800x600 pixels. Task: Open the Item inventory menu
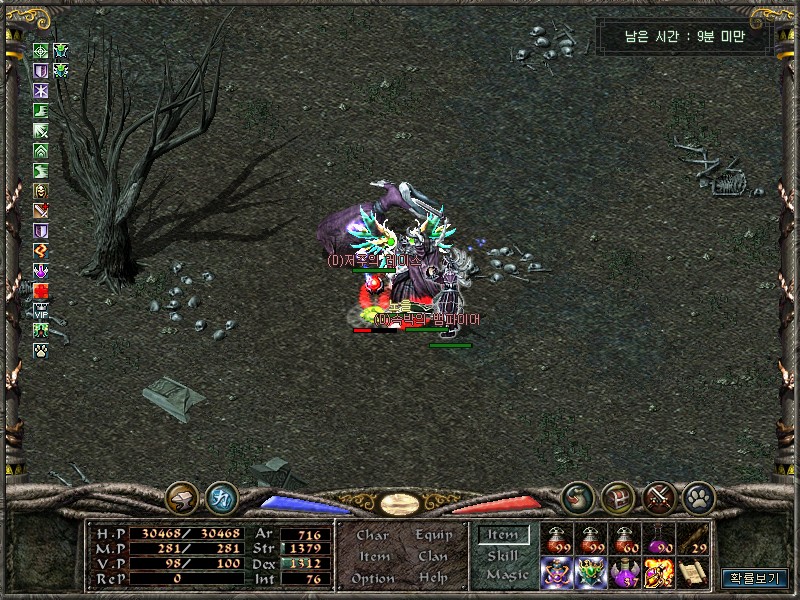coord(374,556)
